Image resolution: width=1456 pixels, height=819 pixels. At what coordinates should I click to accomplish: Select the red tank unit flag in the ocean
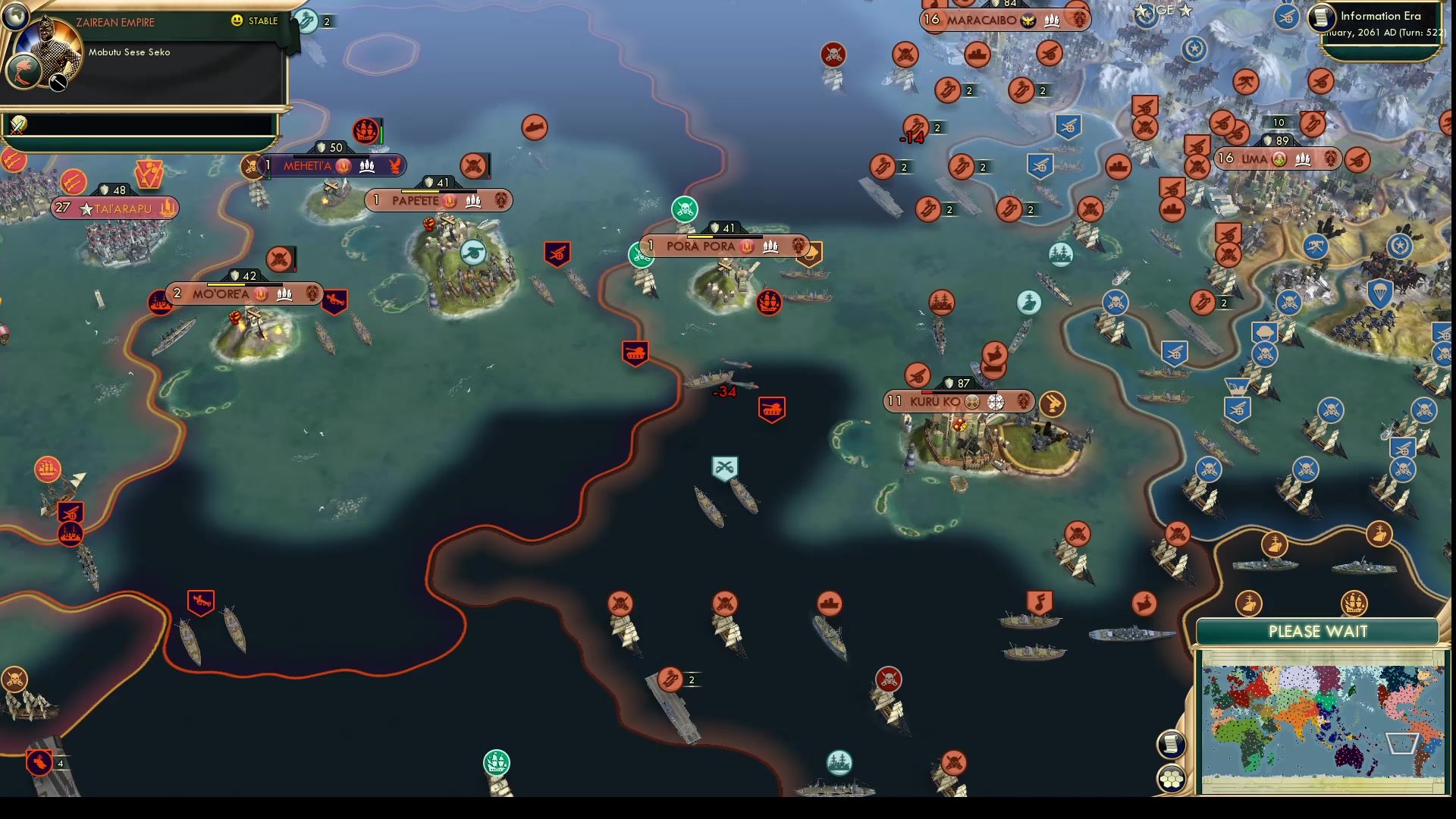click(634, 350)
